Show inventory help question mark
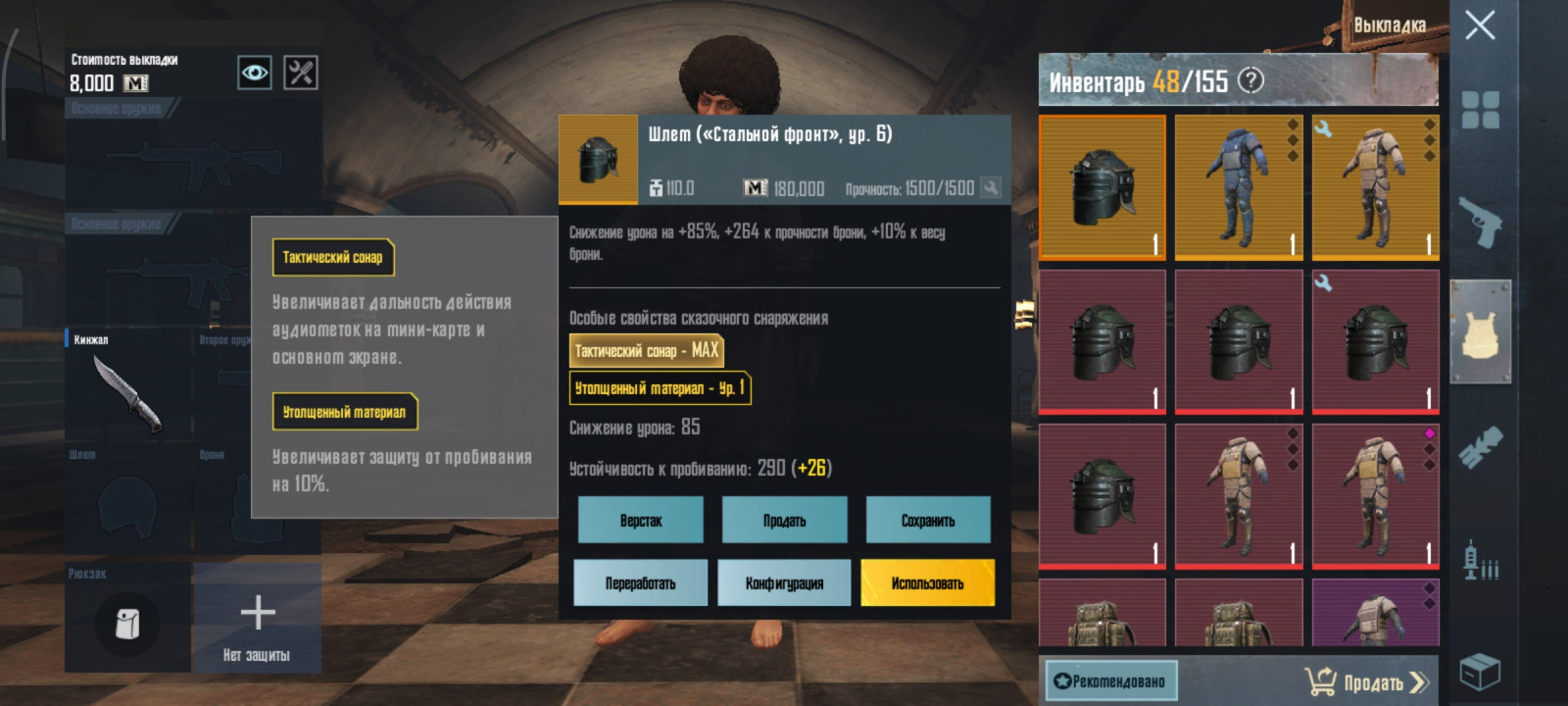Screen dimensions: 1568x706 coord(1250,80)
